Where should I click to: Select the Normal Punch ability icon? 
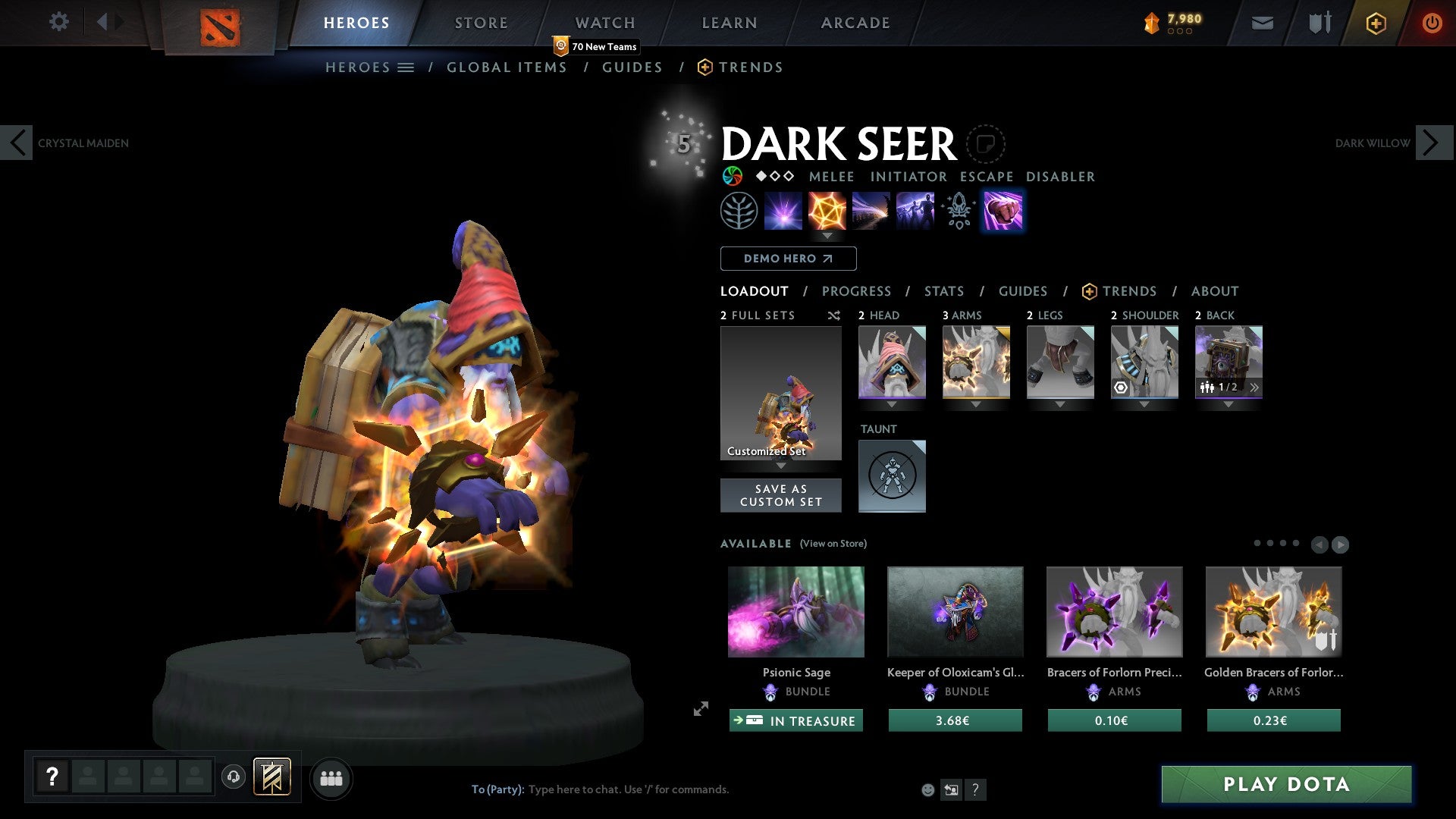1003,211
